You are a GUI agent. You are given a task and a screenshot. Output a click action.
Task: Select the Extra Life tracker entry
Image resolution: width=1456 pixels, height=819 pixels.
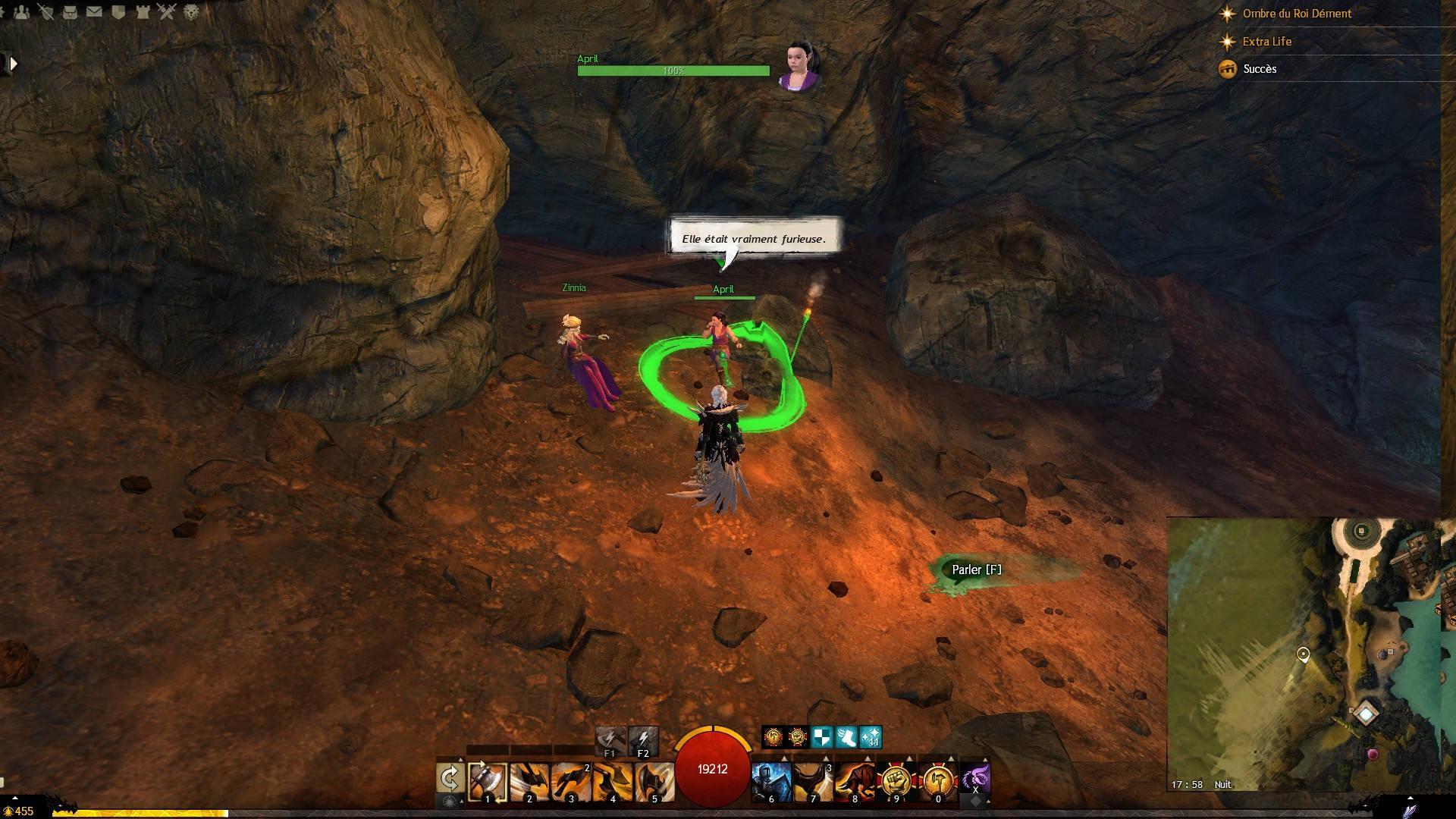click(1266, 42)
